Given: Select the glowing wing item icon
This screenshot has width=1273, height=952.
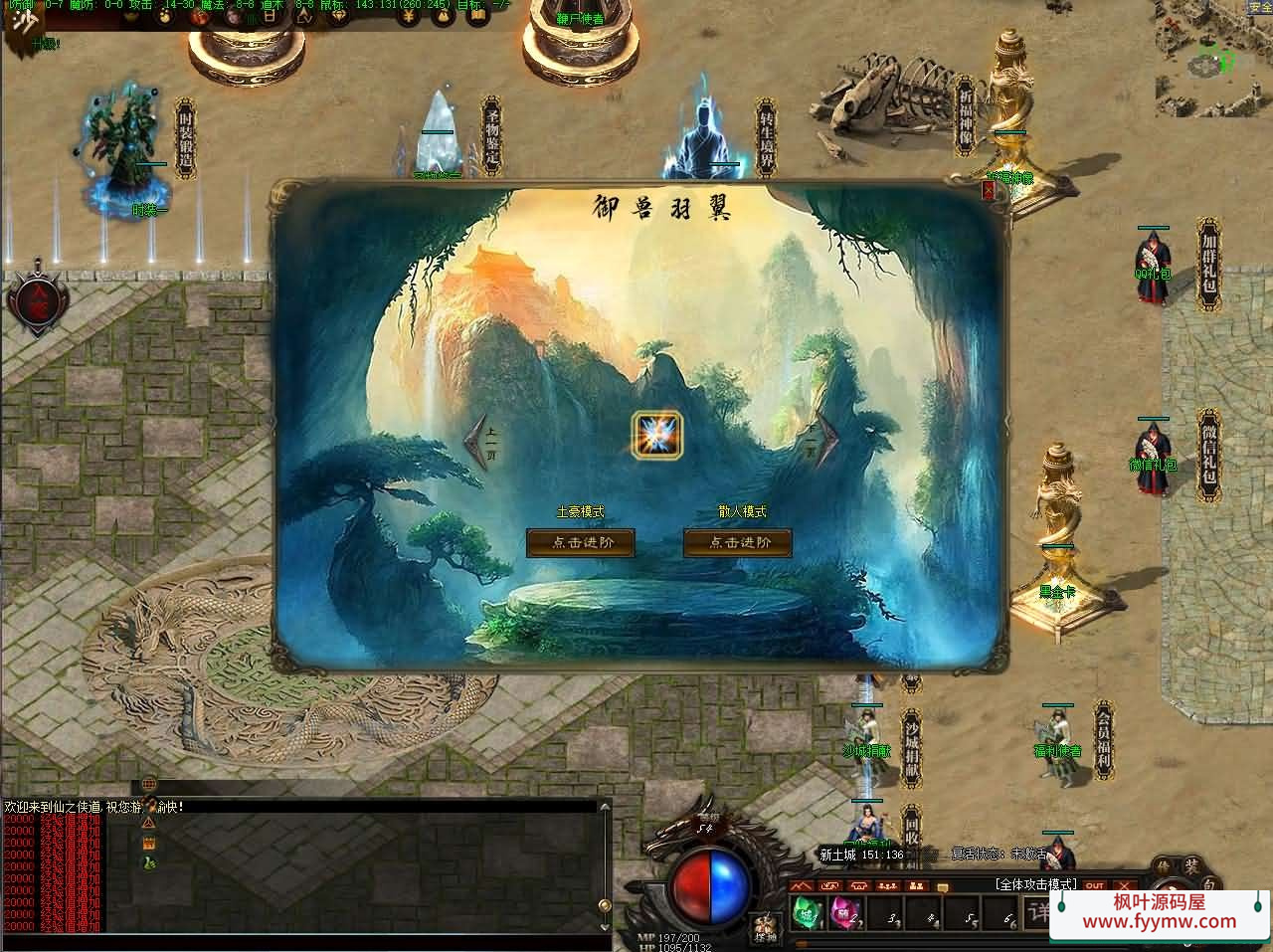Looking at the screenshot, I should click(656, 435).
